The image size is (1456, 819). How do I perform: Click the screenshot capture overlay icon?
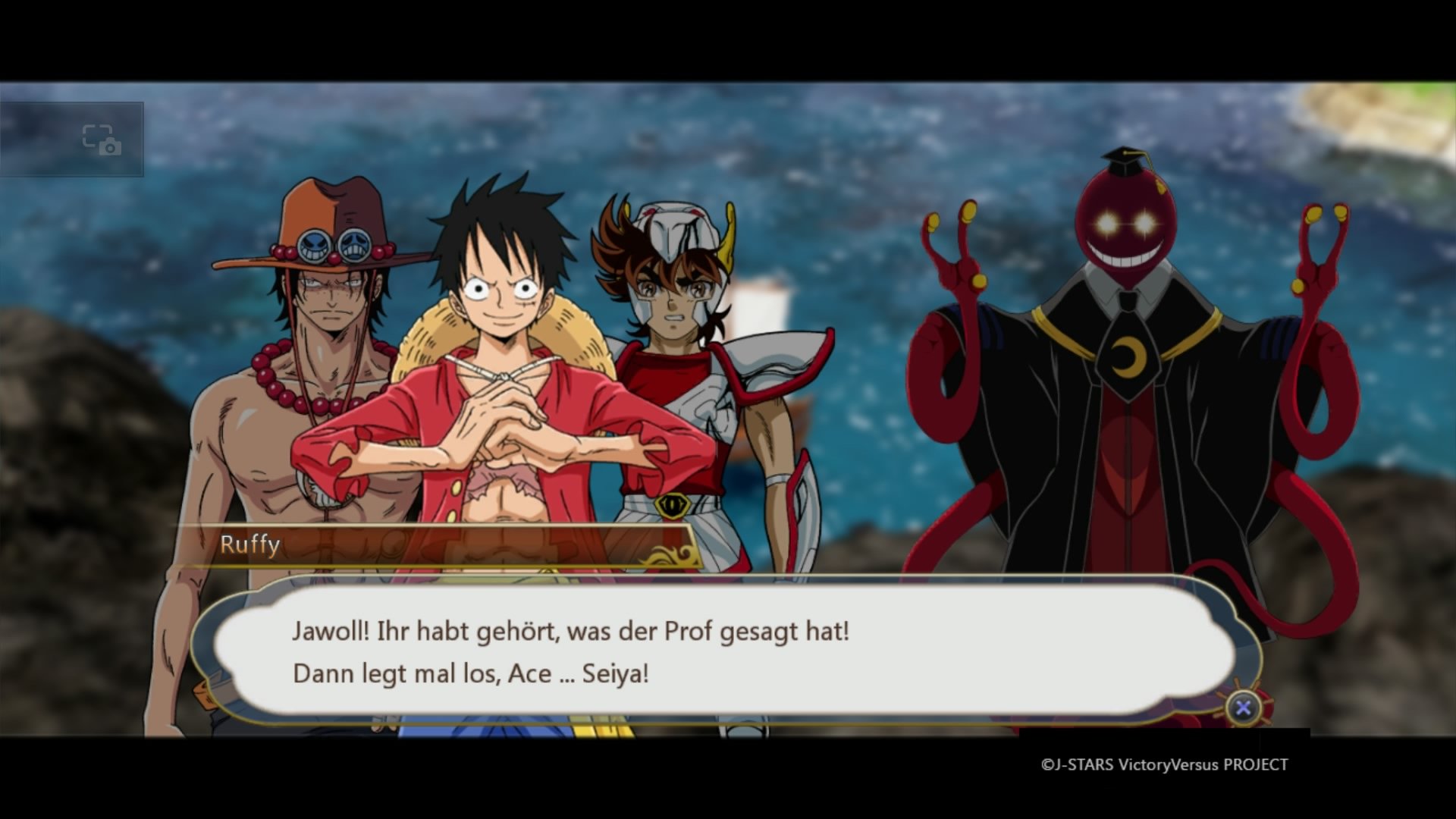[x=102, y=140]
